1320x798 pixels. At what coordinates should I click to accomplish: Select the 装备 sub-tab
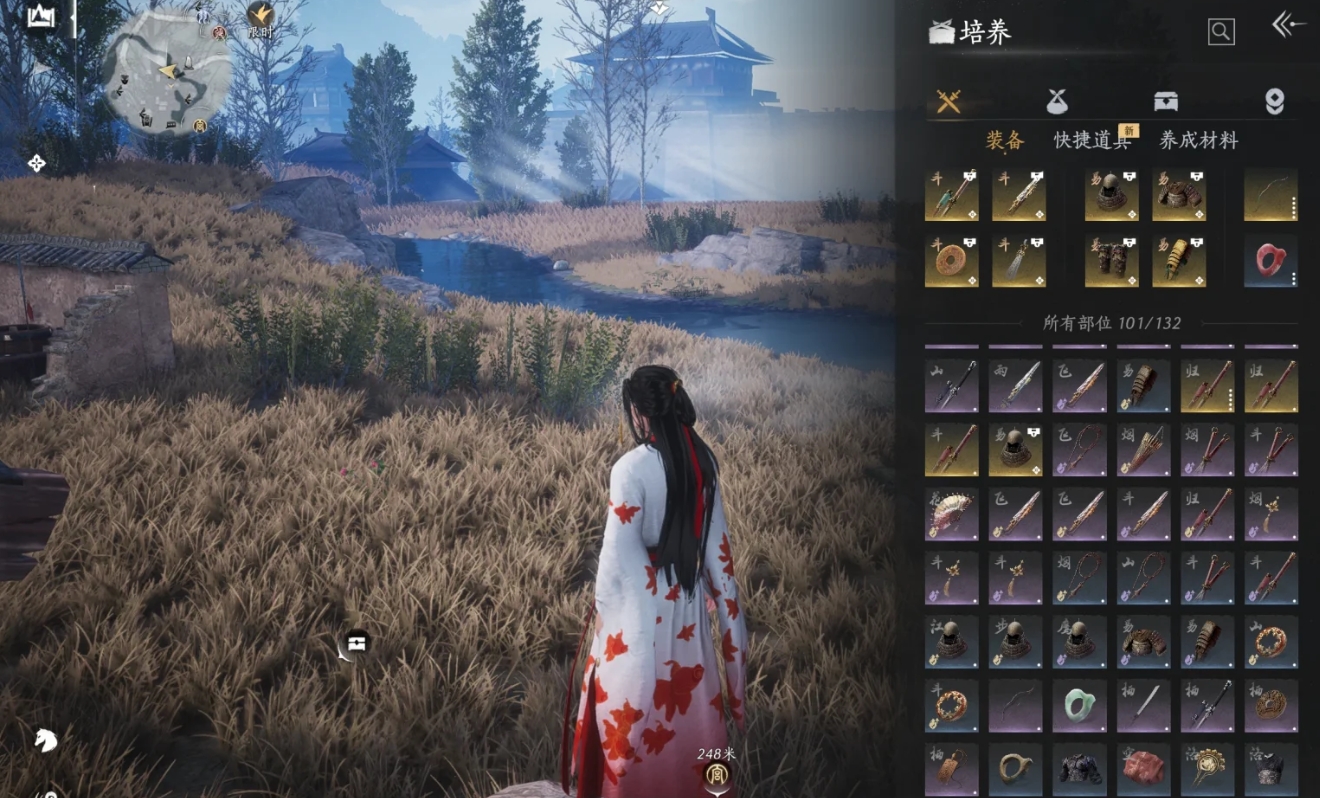pyautogui.click(x=1005, y=141)
